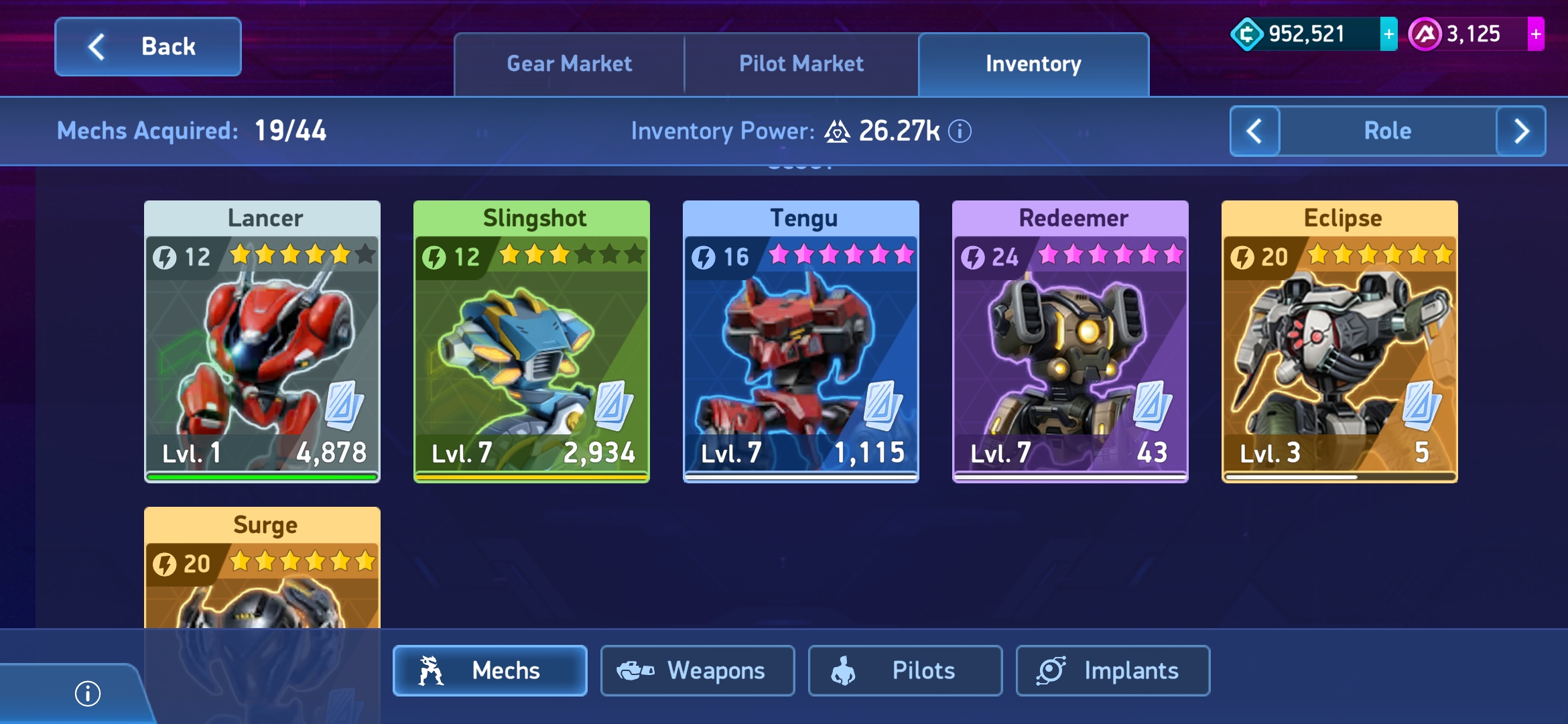Open the Pilot Market tab
The image size is (1568, 724).
801,64
